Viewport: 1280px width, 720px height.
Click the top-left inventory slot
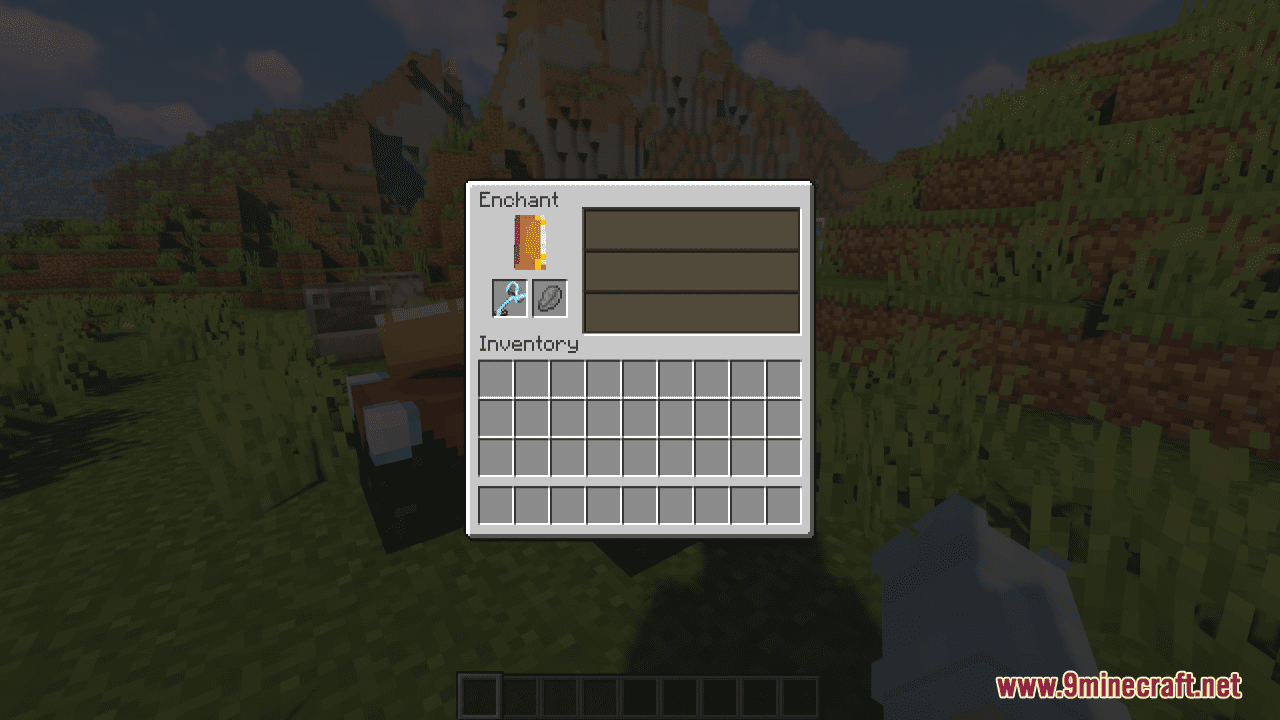coord(496,379)
